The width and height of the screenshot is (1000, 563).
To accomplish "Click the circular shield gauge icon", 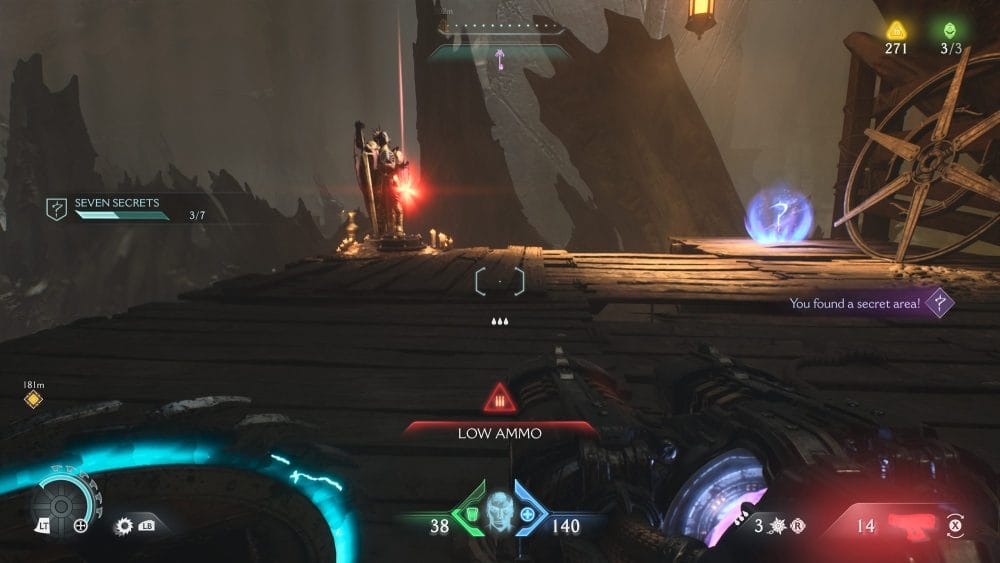I will (x=60, y=506).
